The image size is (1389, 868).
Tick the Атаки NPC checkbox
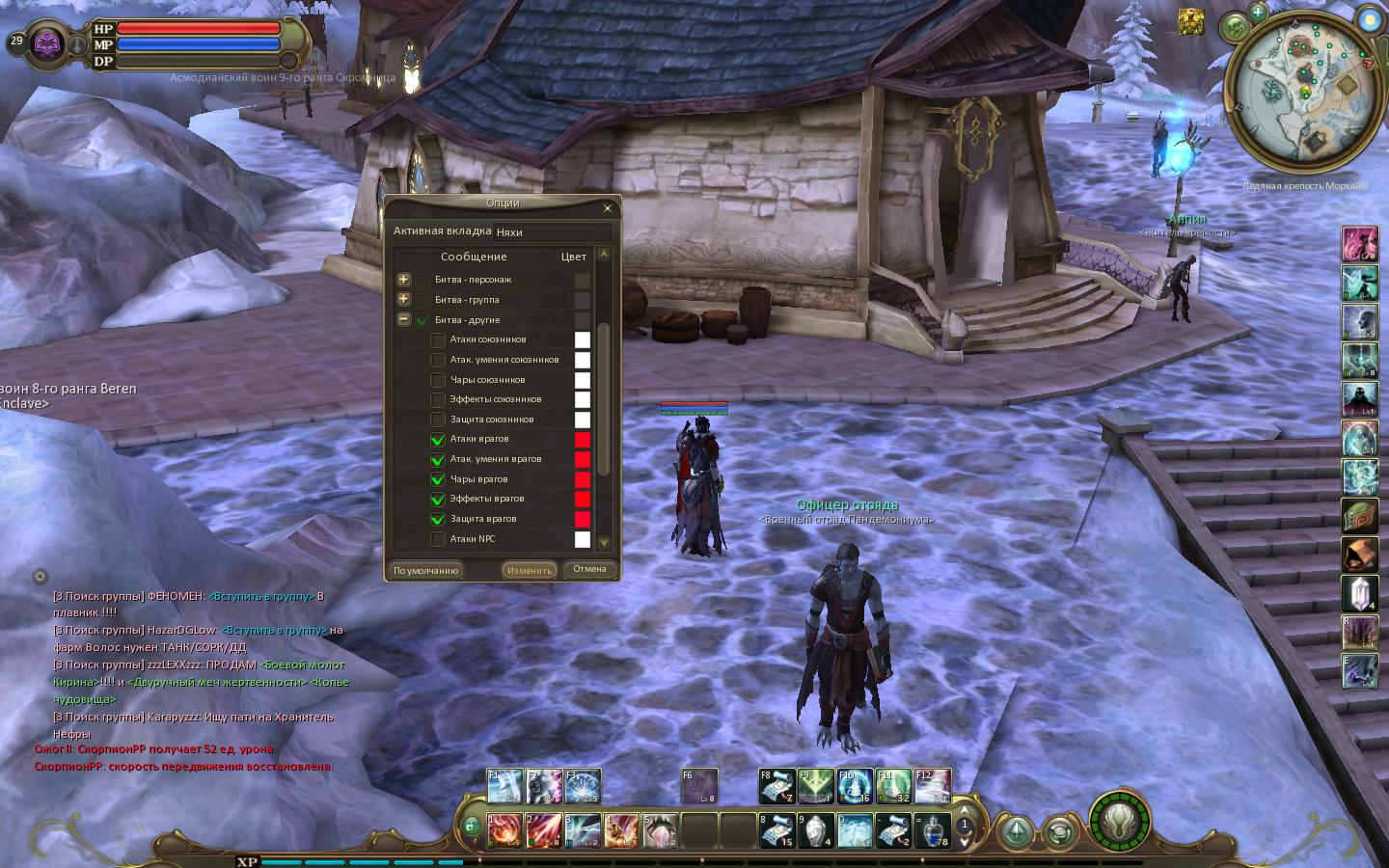tap(438, 539)
